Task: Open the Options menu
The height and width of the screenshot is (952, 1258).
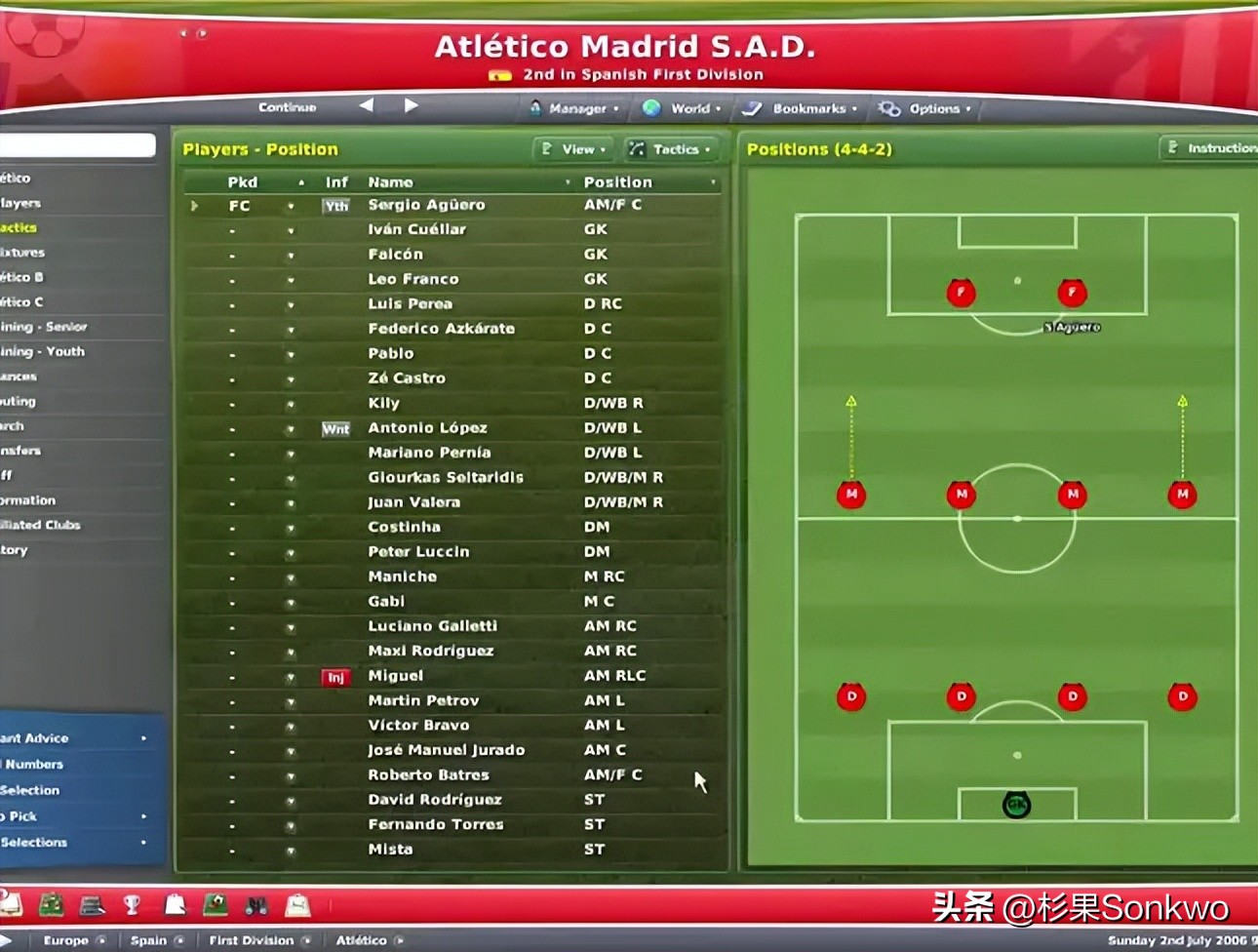Action: 925,108
